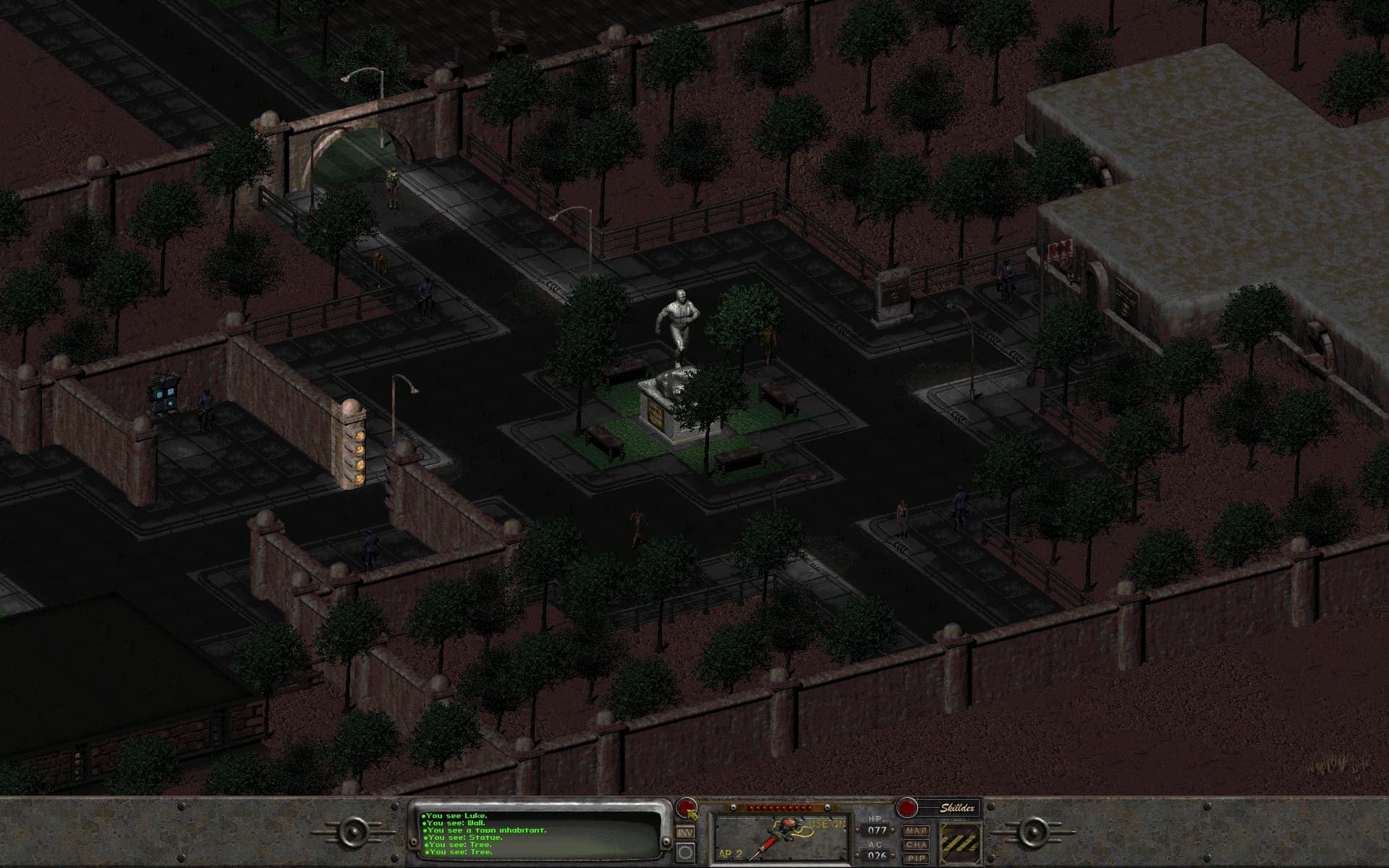Open inventory with the INV button

pyautogui.click(x=685, y=833)
